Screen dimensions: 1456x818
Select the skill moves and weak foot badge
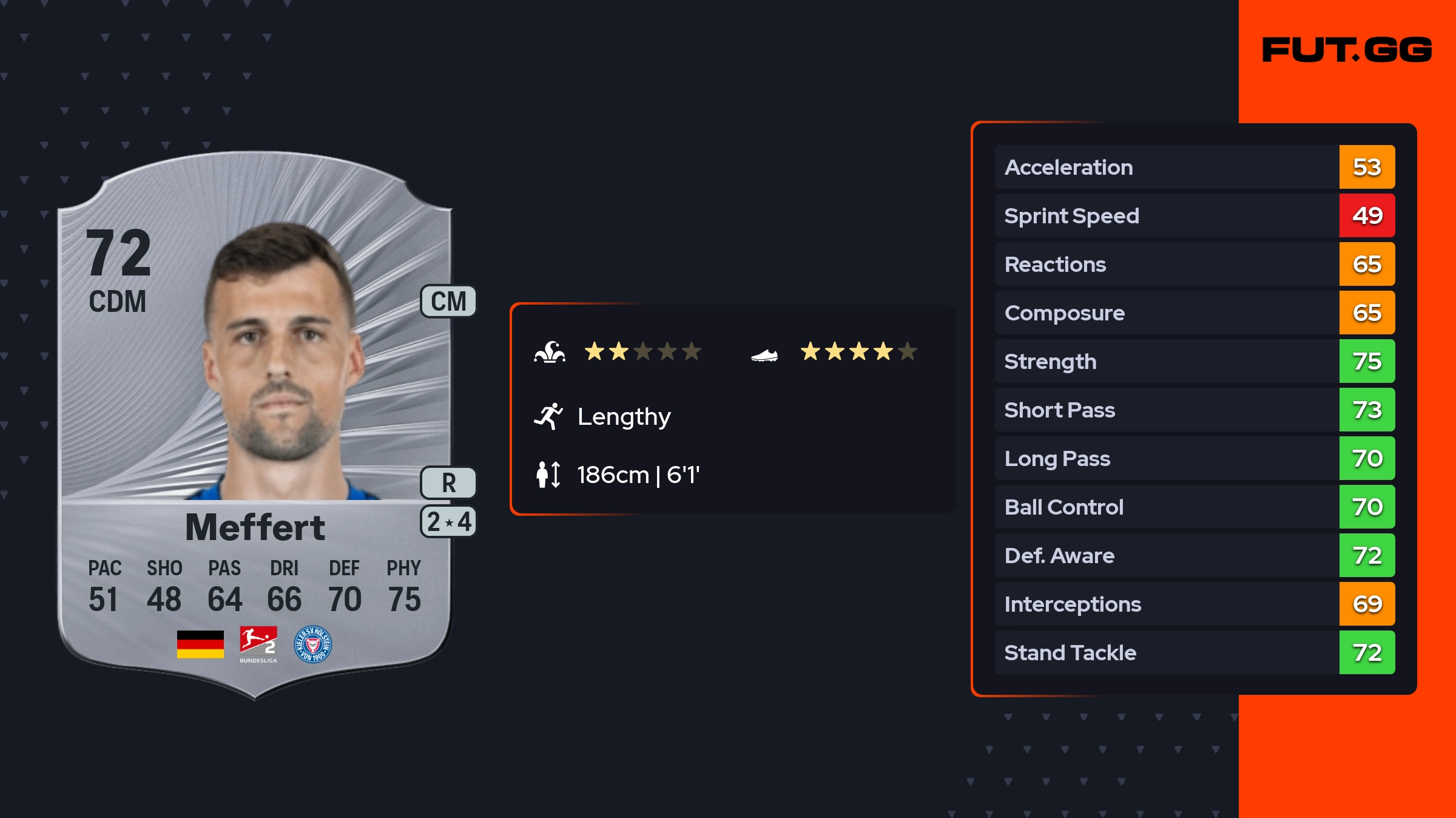[448, 522]
